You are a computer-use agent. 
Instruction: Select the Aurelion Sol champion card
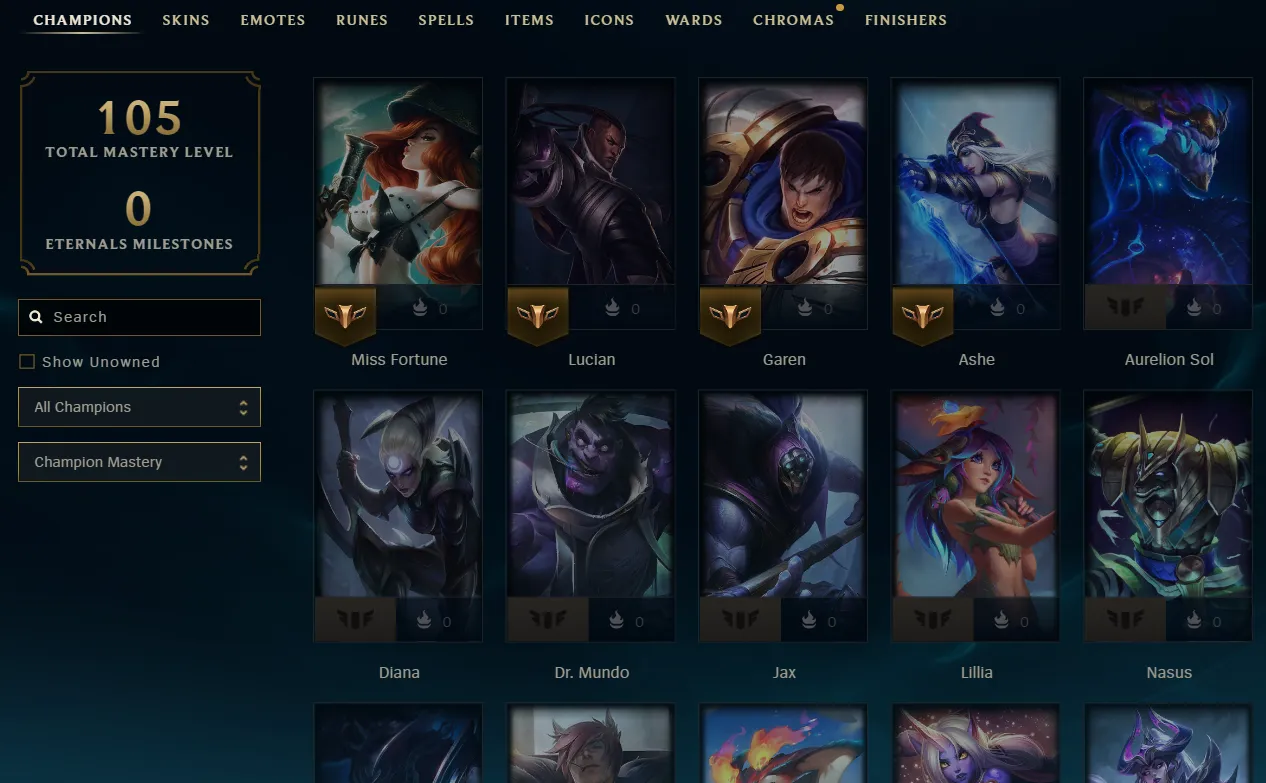pos(1168,183)
